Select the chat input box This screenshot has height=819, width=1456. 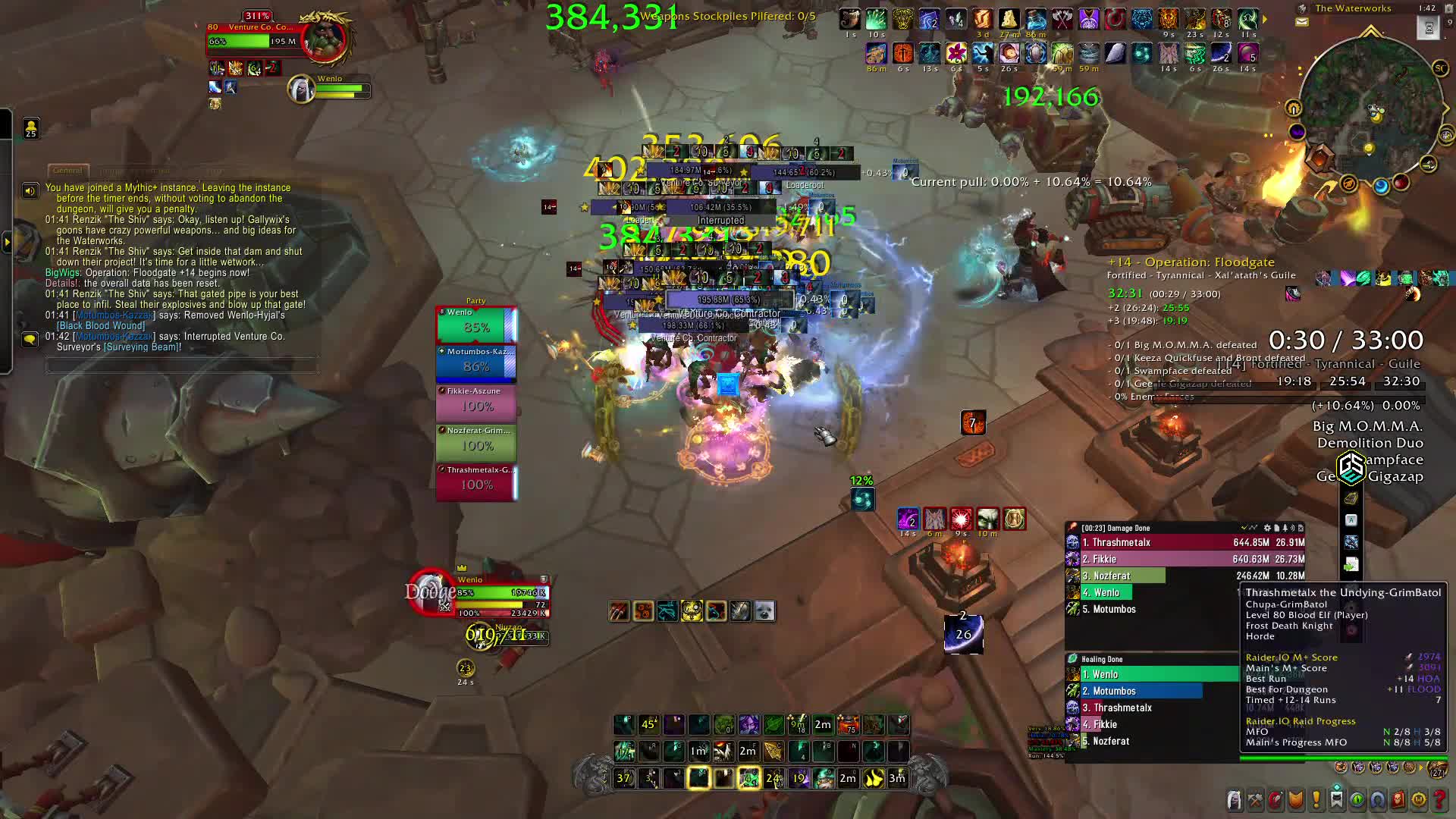click(180, 366)
